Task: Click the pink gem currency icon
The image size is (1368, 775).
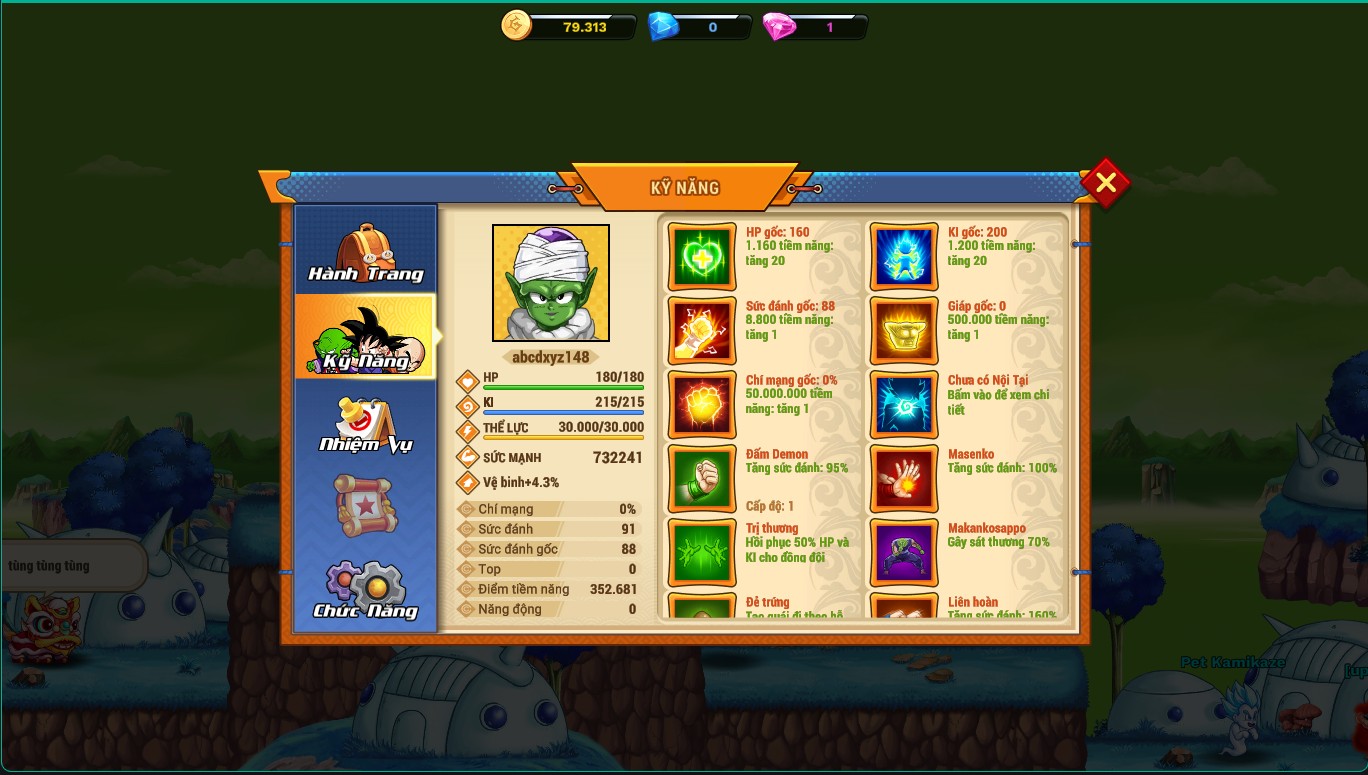Action: pyautogui.click(x=779, y=27)
